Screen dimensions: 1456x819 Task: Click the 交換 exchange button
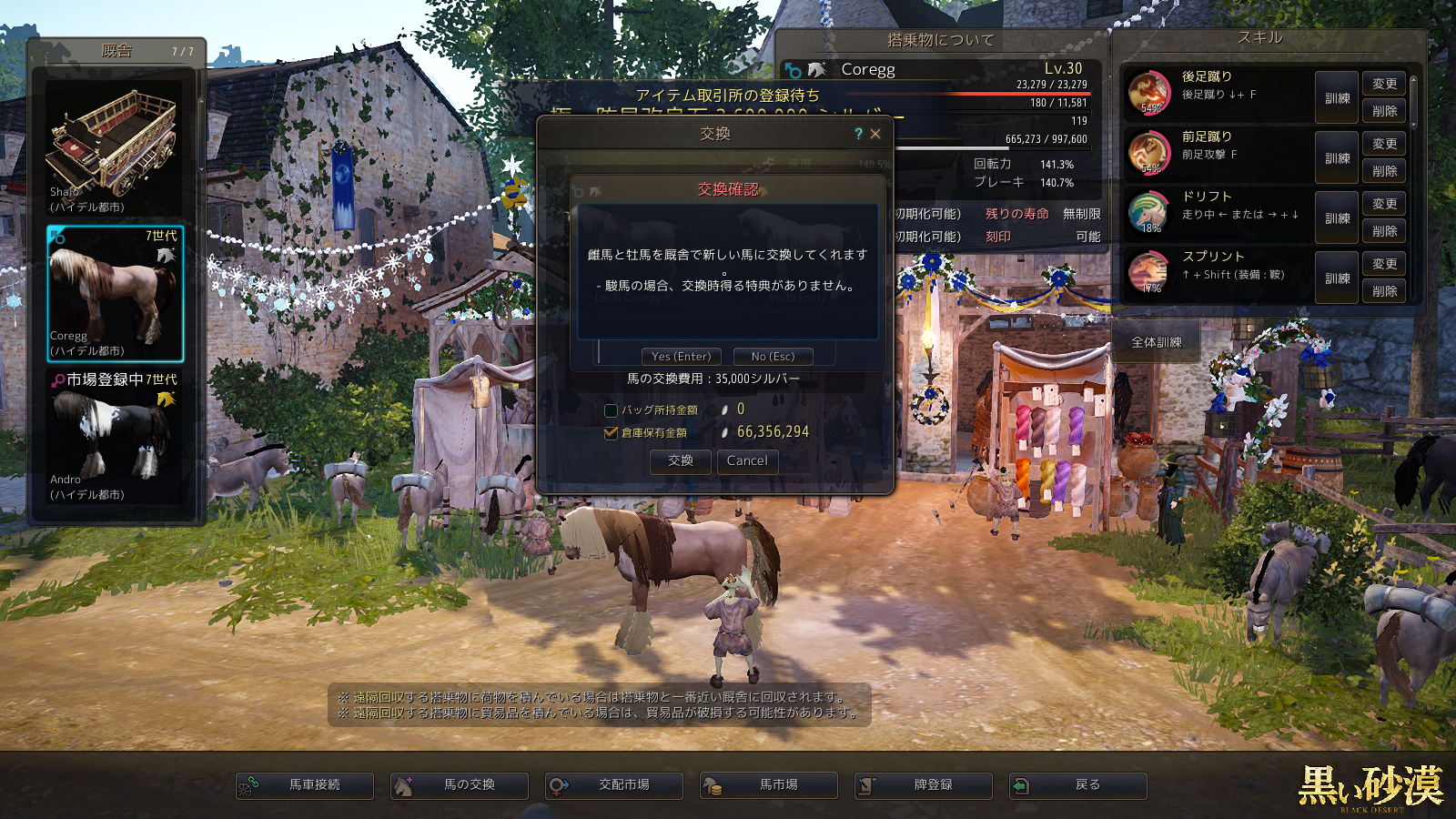coord(681,461)
